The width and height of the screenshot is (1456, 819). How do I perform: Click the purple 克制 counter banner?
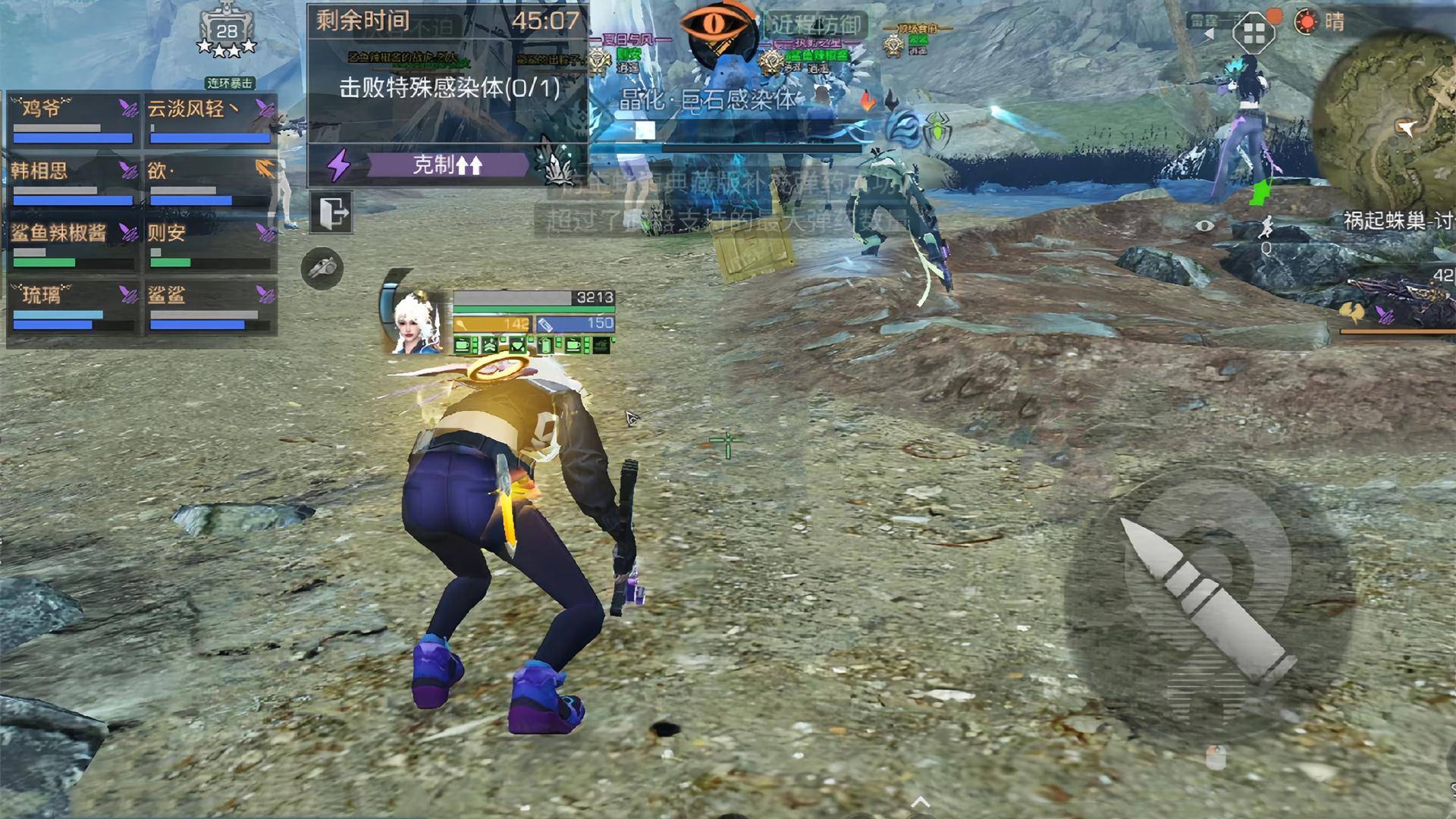(x=447, y=165)
